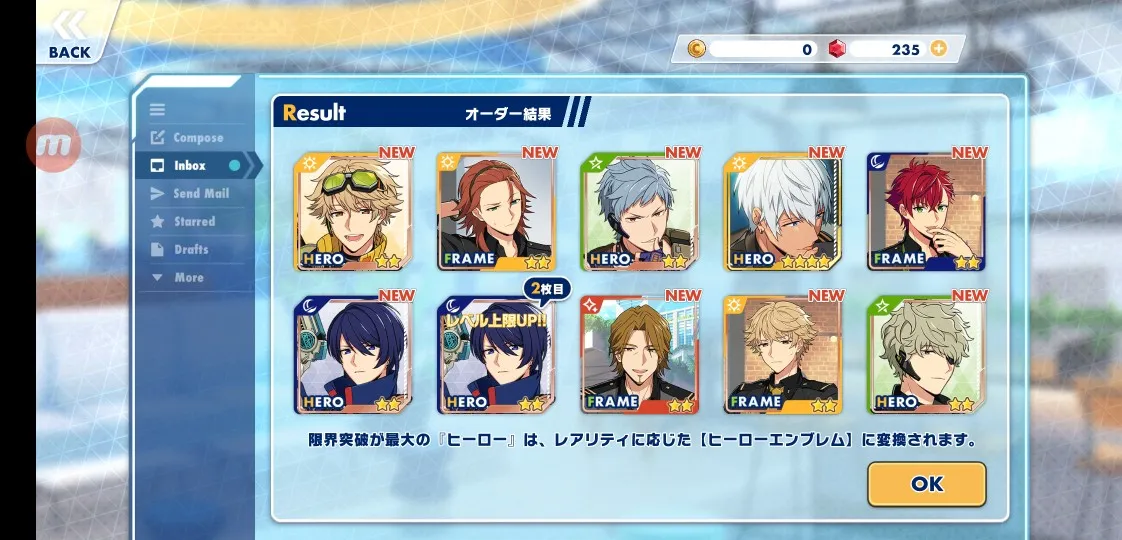
Task: Open the Send Mail folder
Action: (200, 194)
